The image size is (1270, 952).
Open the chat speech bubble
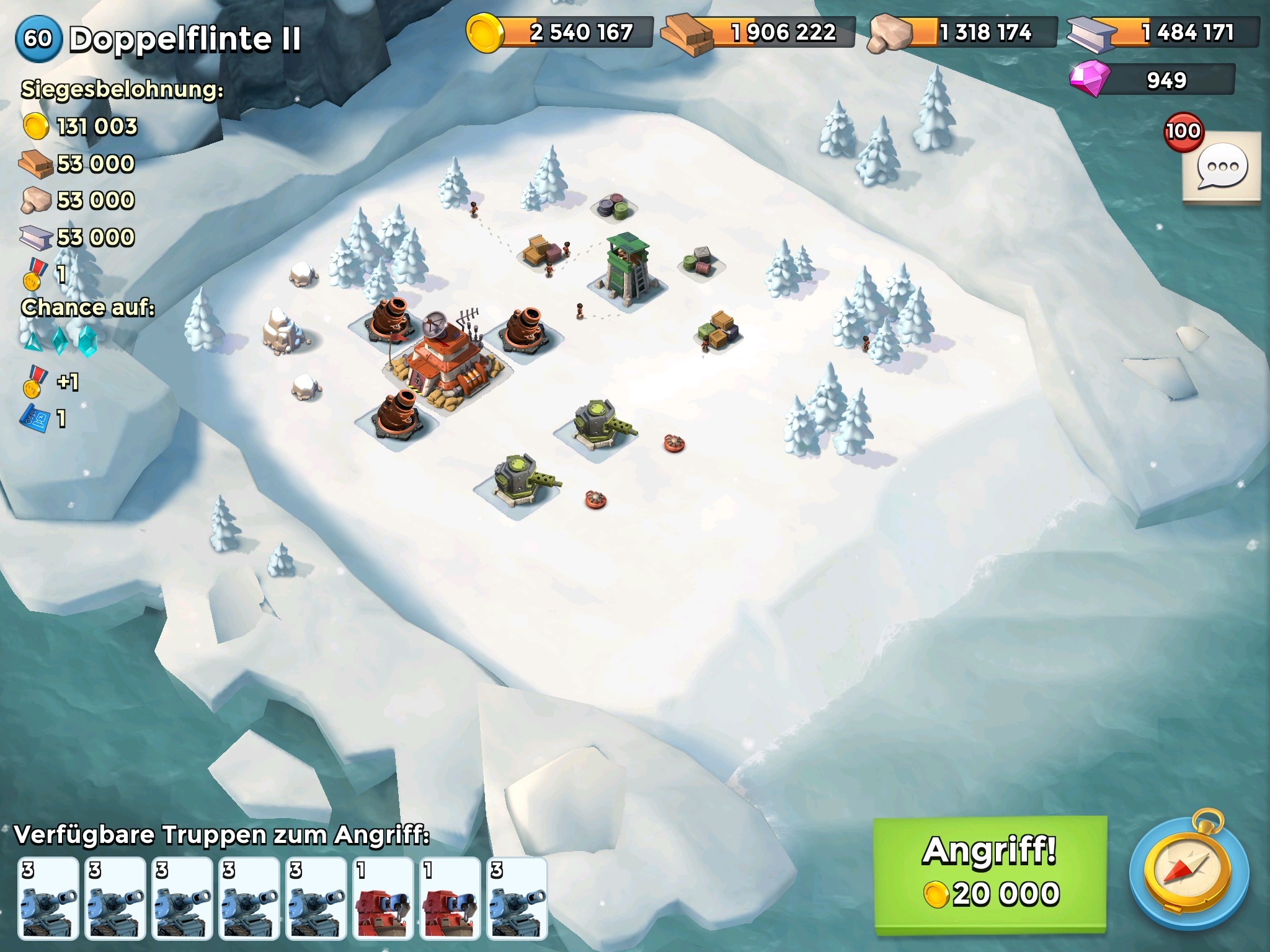click(1222, 167)
